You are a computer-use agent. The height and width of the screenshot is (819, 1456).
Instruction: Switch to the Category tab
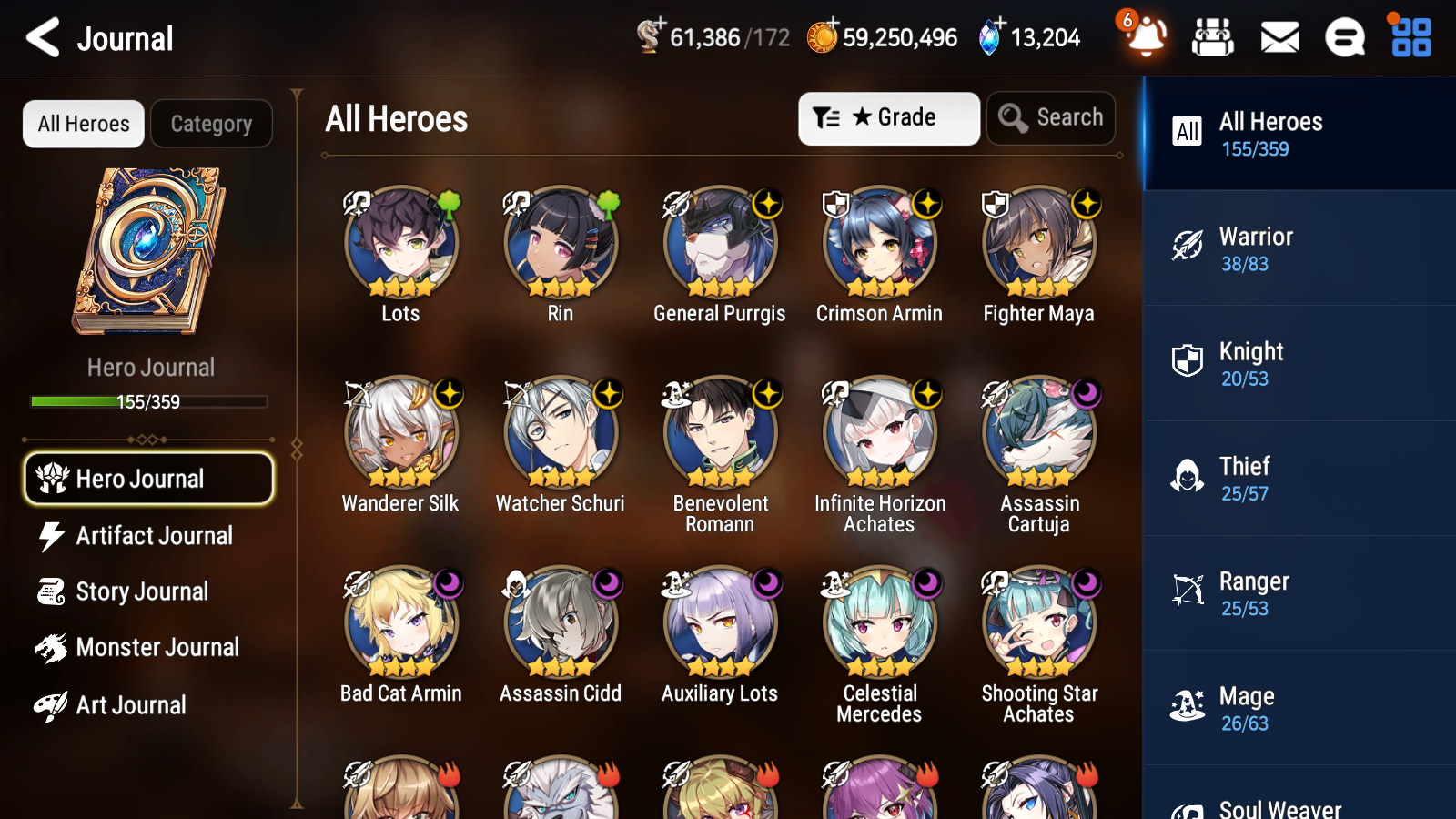(x=211, y=124)
